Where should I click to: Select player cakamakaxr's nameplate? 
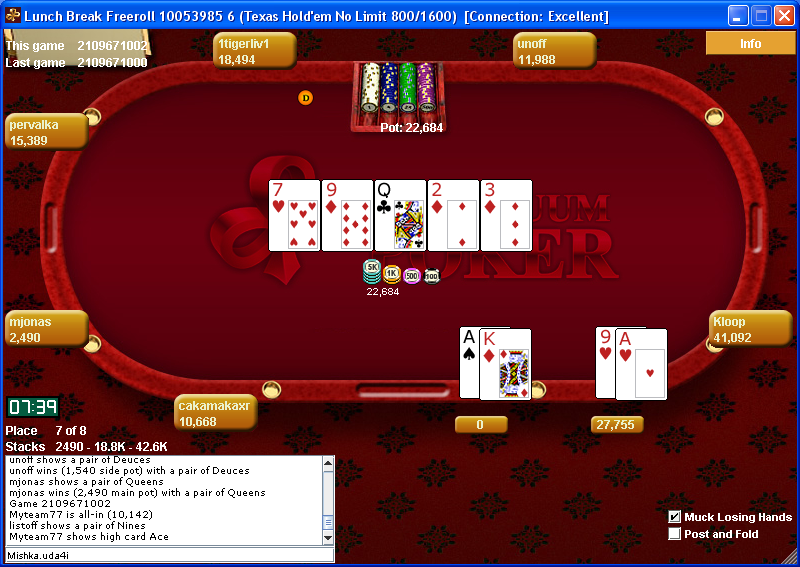pyautogui.click(x=216, y=413)
